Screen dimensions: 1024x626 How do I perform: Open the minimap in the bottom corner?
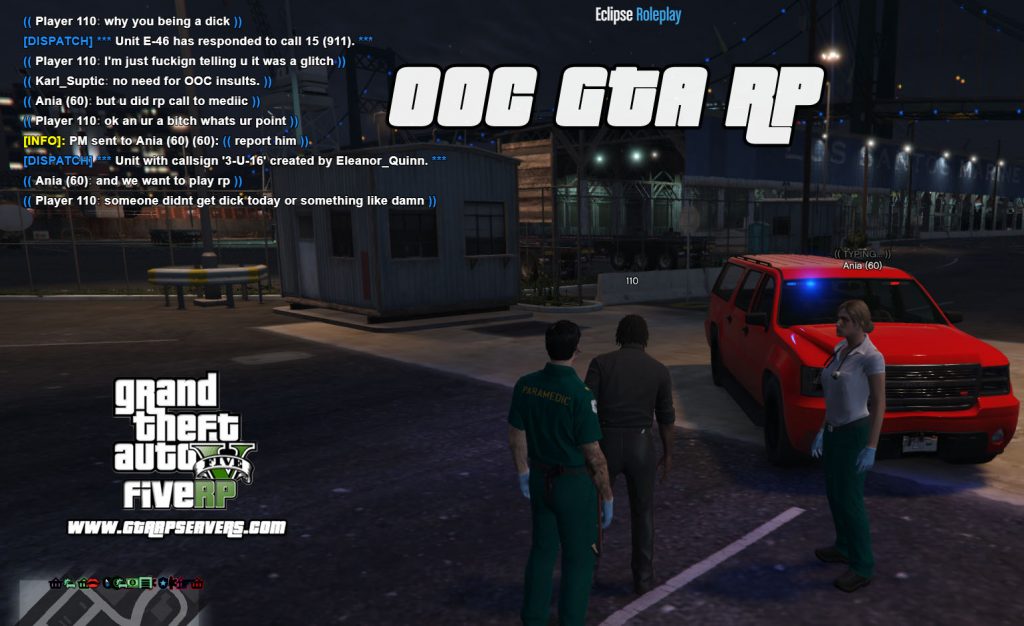click(x=100, y=606)
